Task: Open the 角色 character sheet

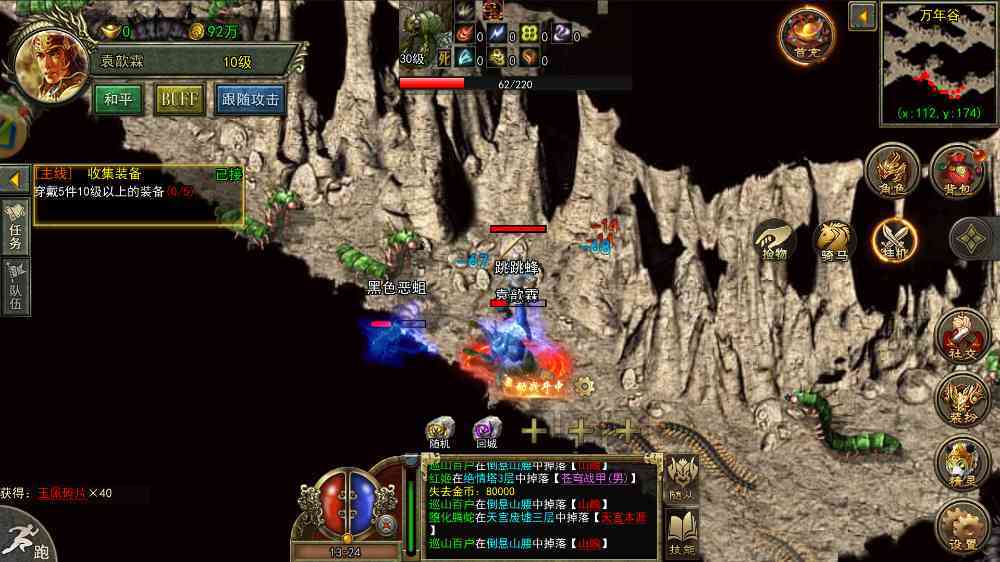Action: point(892,170)
